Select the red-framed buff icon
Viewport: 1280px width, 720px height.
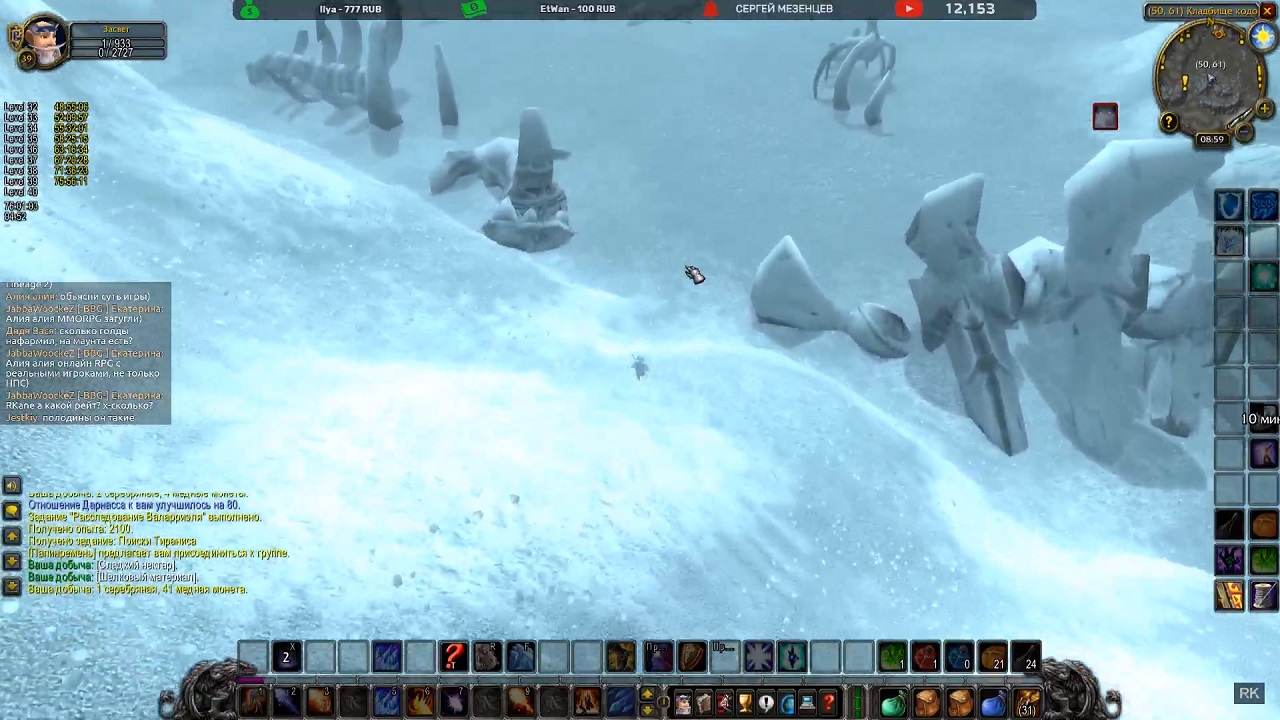click(x=1105, y=117)
